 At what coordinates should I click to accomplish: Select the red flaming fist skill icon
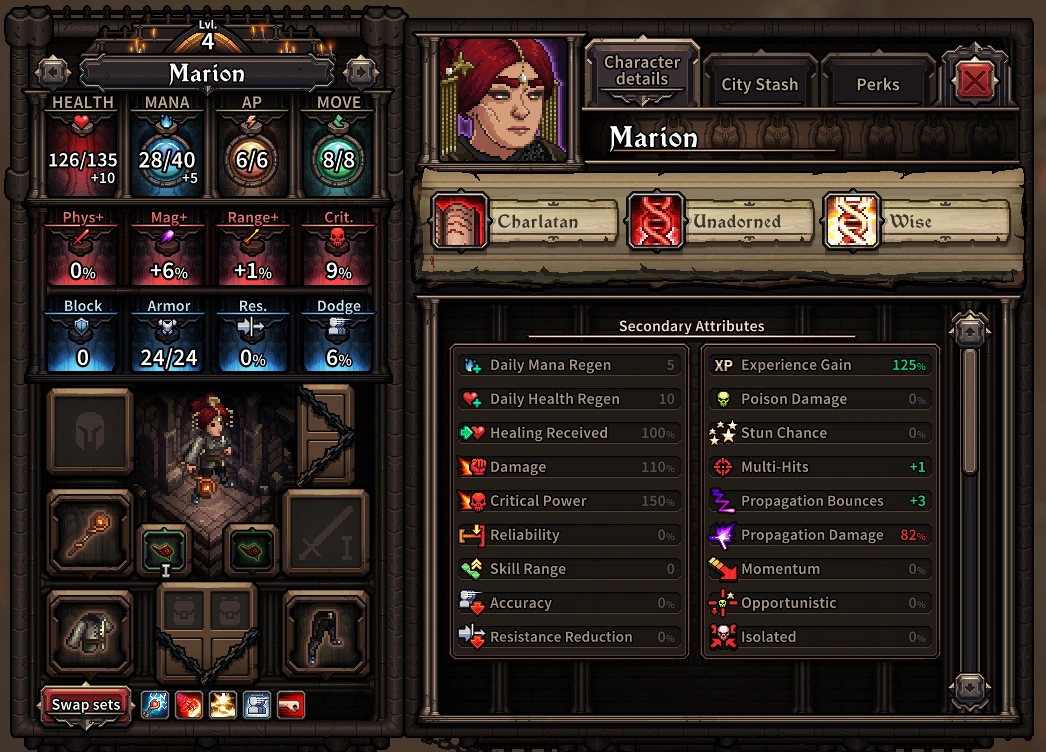pos(189,705)
